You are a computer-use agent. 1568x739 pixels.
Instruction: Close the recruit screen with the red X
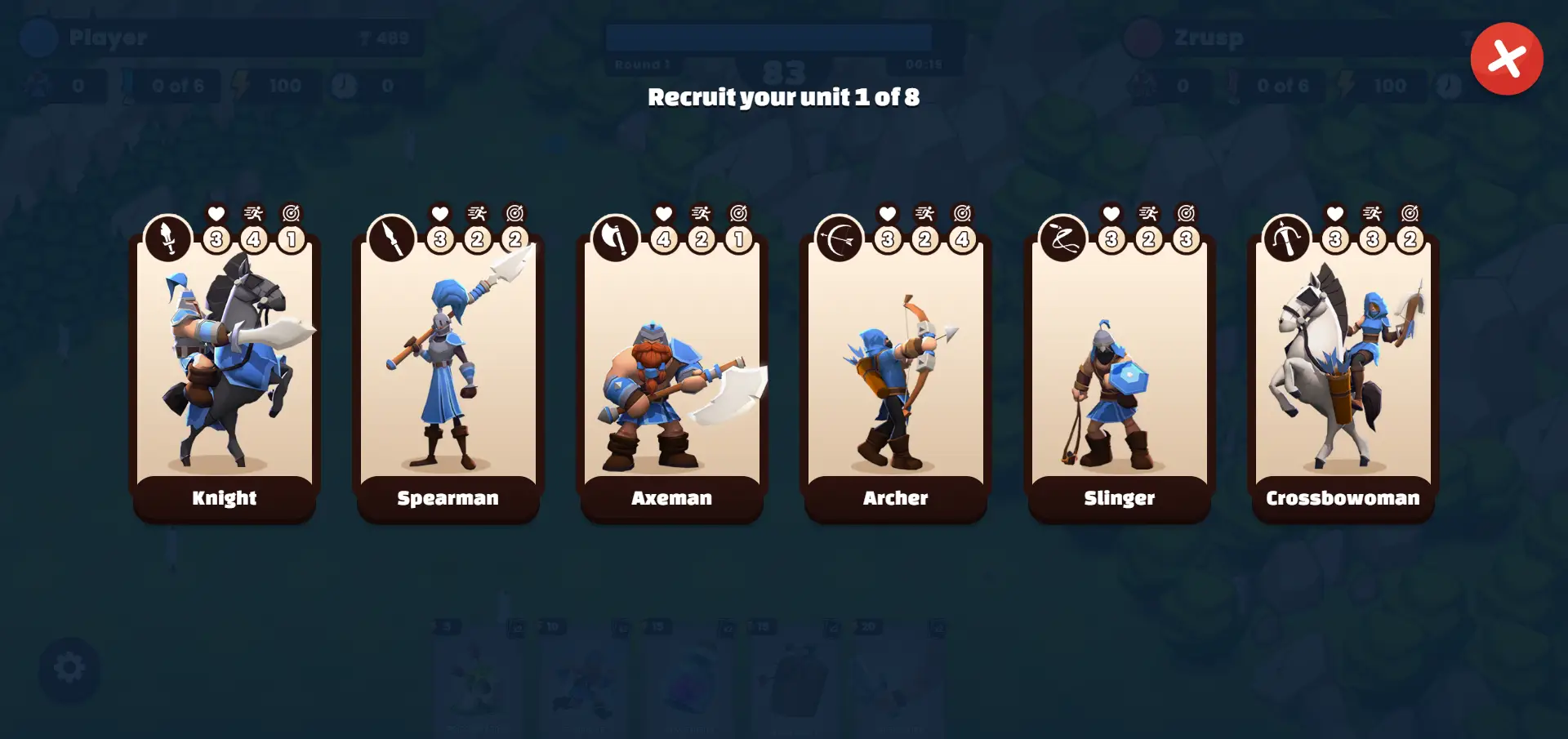tap(1507, 57)
